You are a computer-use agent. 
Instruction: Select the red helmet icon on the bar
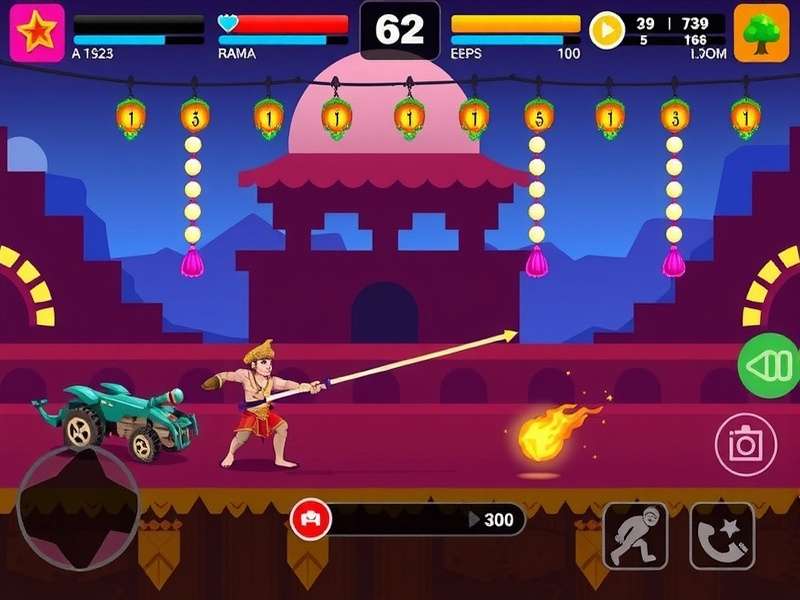pyautogui.click(x=310, y=519)
